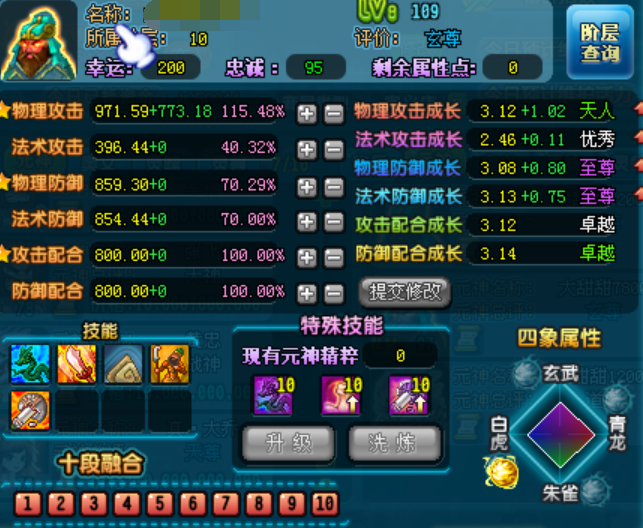Choose fusion stage 10 button

pyautogui.click(x=324, y=502)
